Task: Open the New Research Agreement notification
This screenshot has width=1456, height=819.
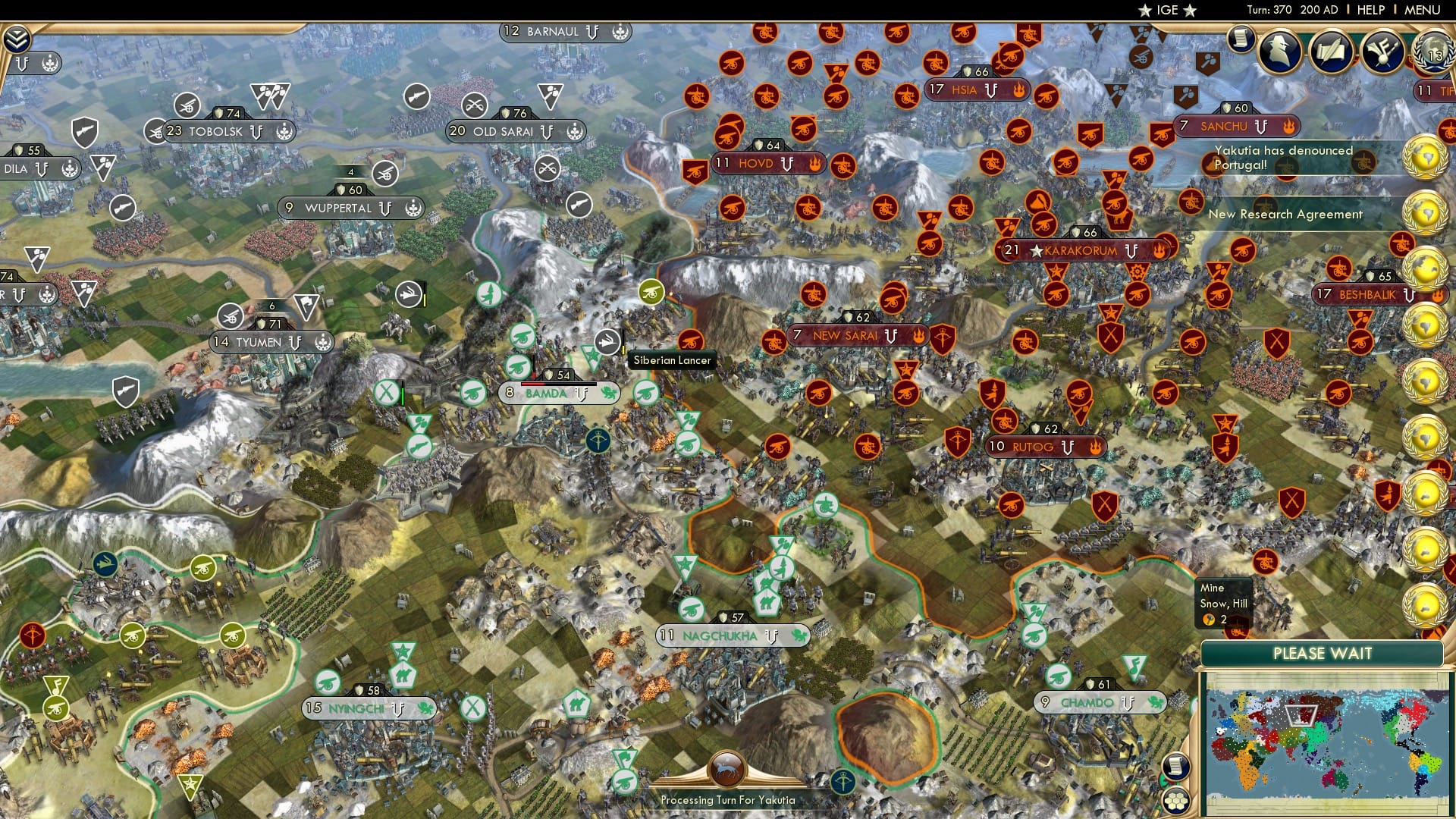Action: 1287,215
